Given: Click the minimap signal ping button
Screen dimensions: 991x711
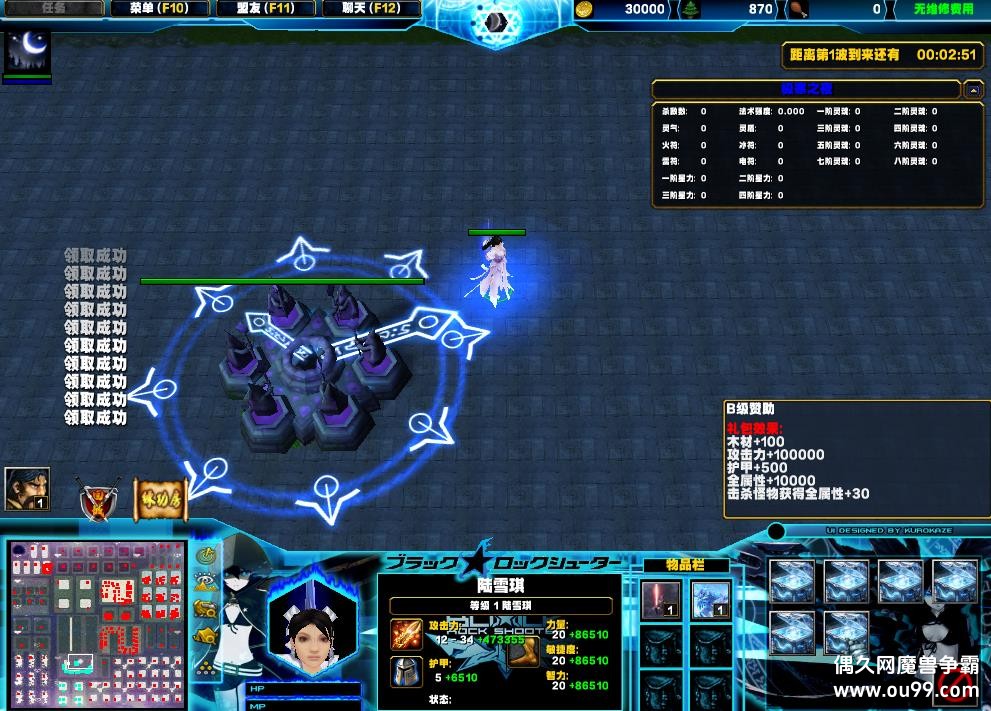Looking at the screenshot, I should 207,556.
